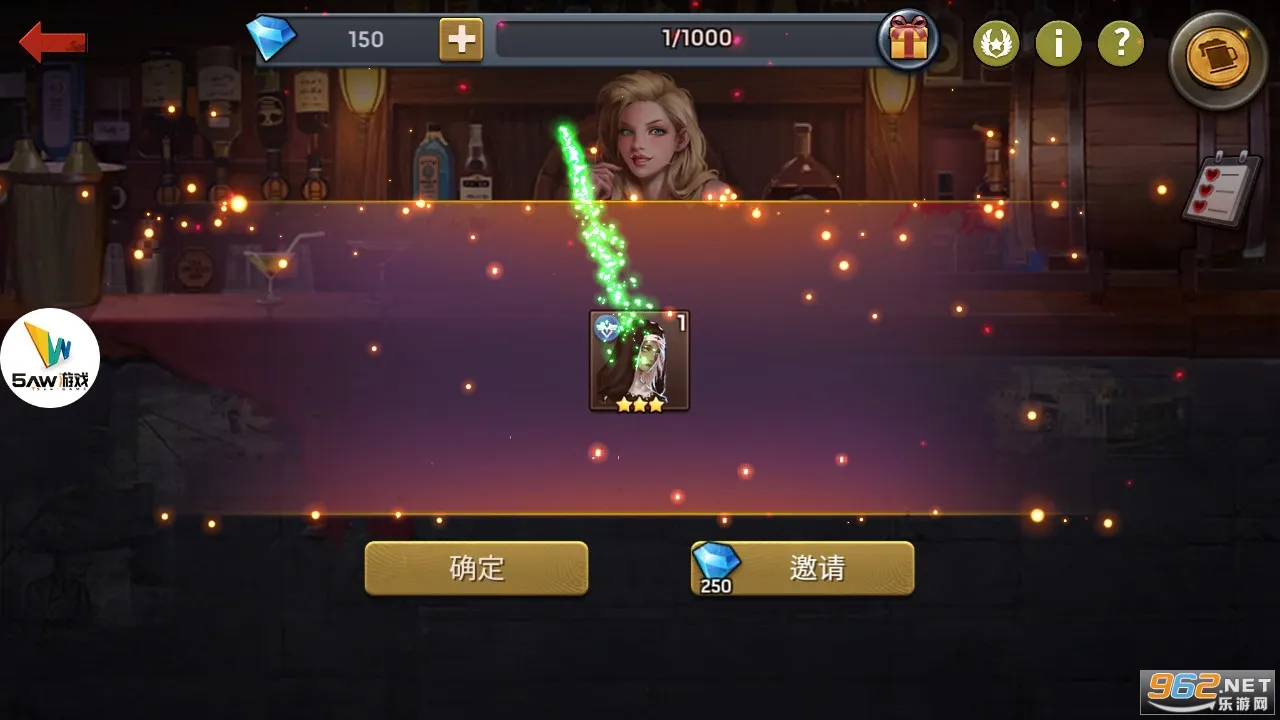Image resolution: width=1280 pixels, height=720 pixels.
Task: Click the winged star achievement icon
Action: (996, 44)
